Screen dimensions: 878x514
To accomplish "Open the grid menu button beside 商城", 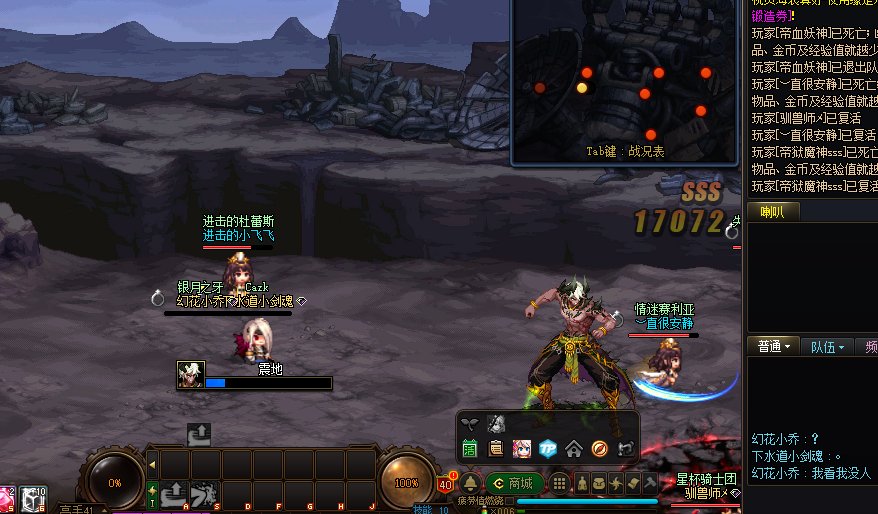I will click(560, 483).
